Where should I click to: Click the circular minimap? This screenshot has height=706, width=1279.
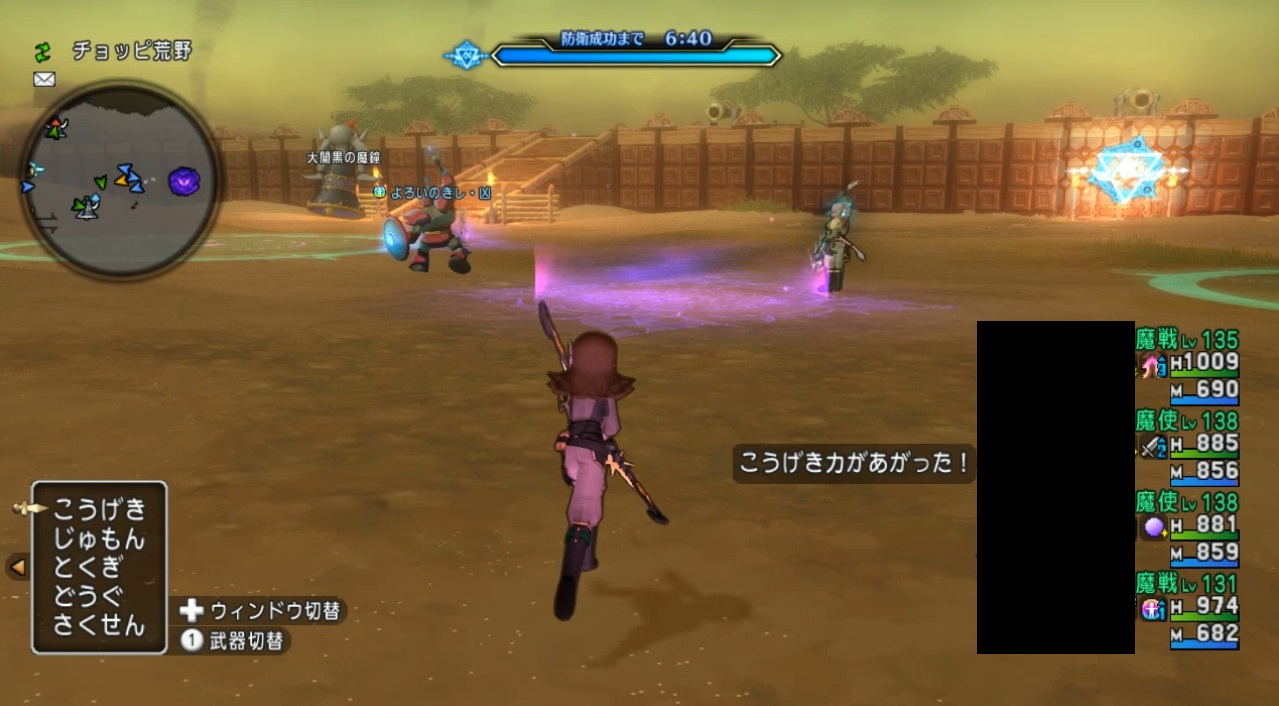120,180
